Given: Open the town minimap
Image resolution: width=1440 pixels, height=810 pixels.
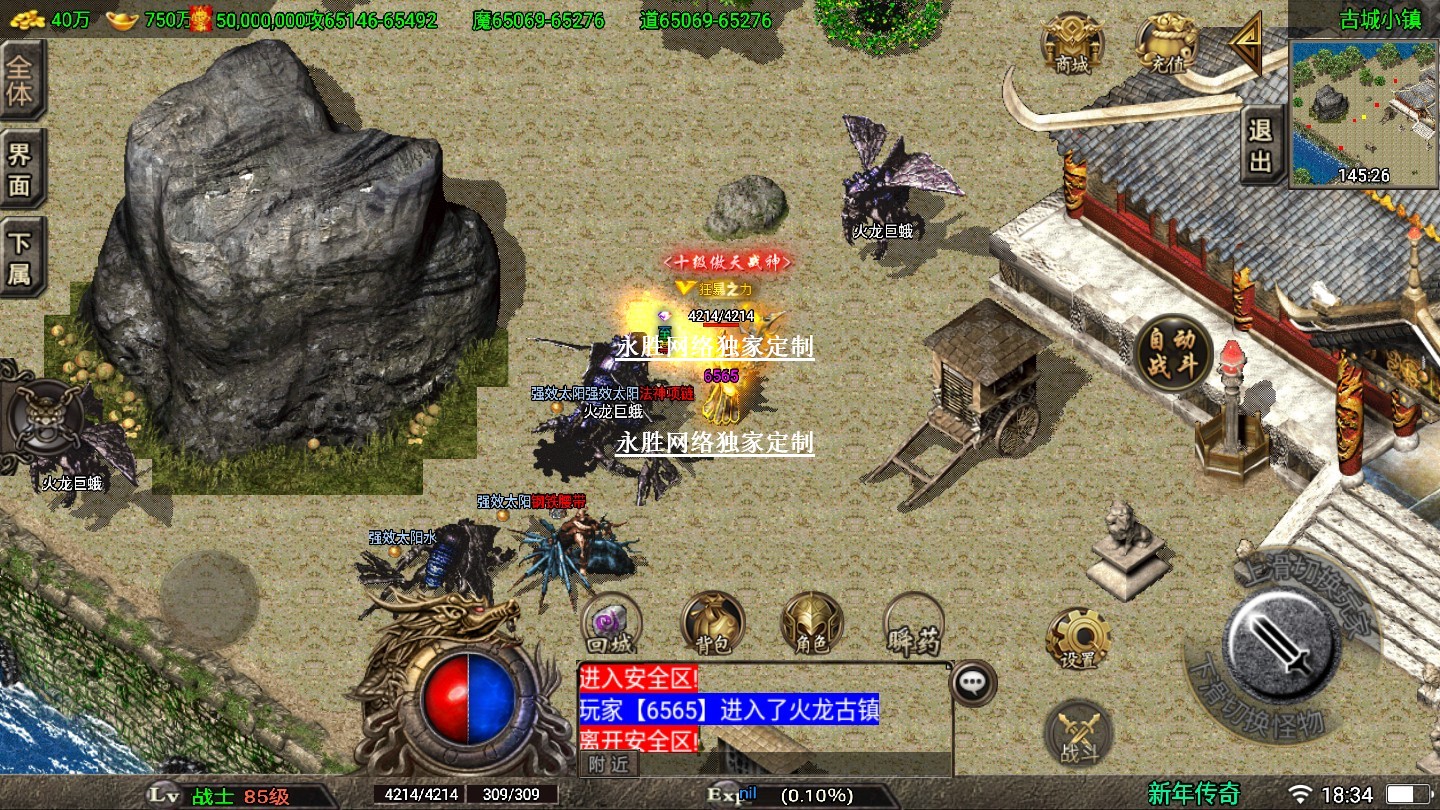Looking at the screenshot, I should coord(1364,113).
